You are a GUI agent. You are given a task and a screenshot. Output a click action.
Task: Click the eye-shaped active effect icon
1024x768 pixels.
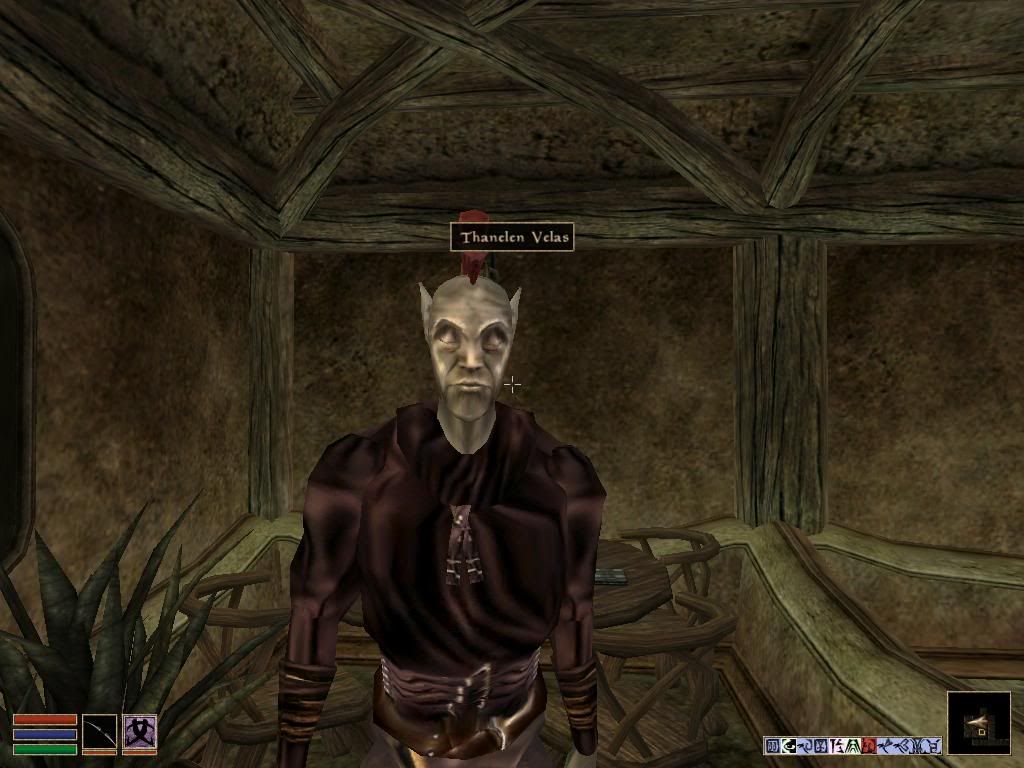click(x=788, y=745)
